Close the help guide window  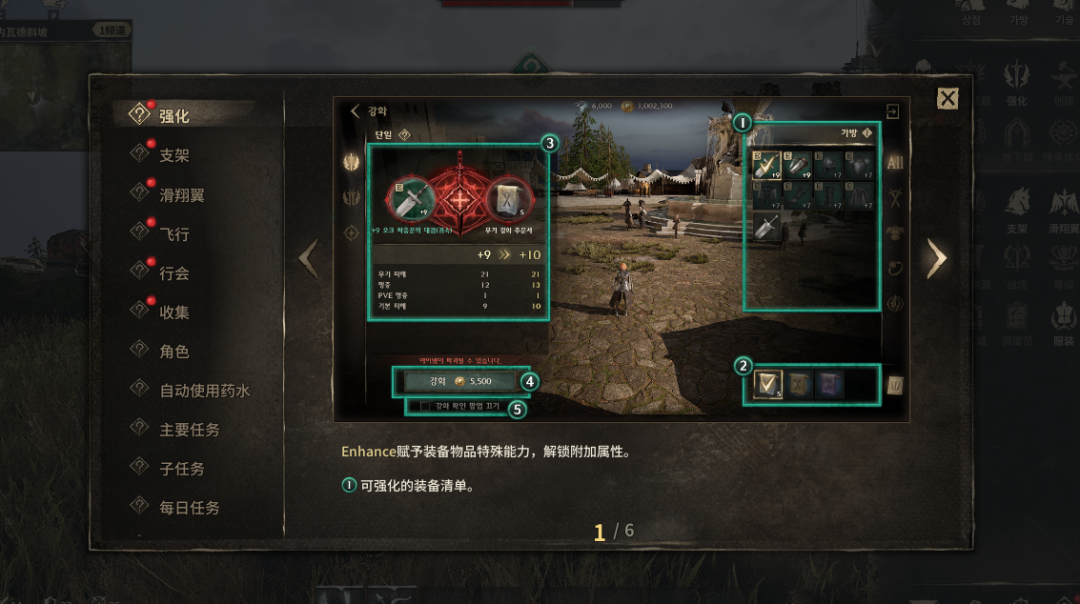point(947,98)
